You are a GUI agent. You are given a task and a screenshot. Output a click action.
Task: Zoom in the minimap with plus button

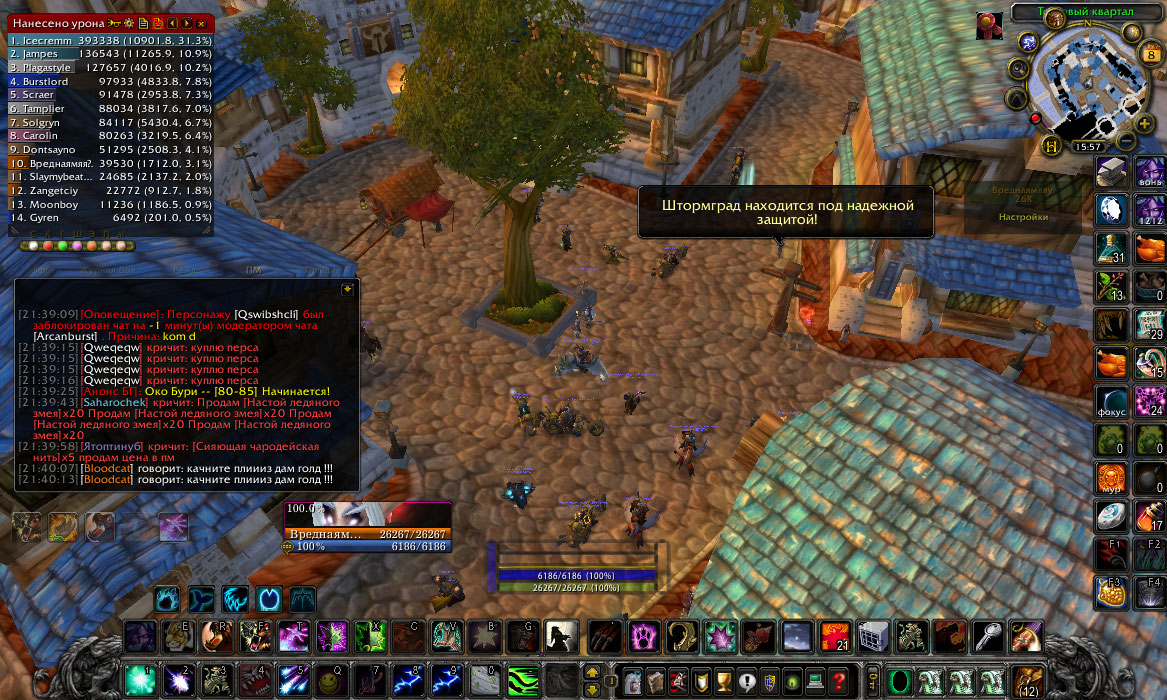[x=1144, y=123]
